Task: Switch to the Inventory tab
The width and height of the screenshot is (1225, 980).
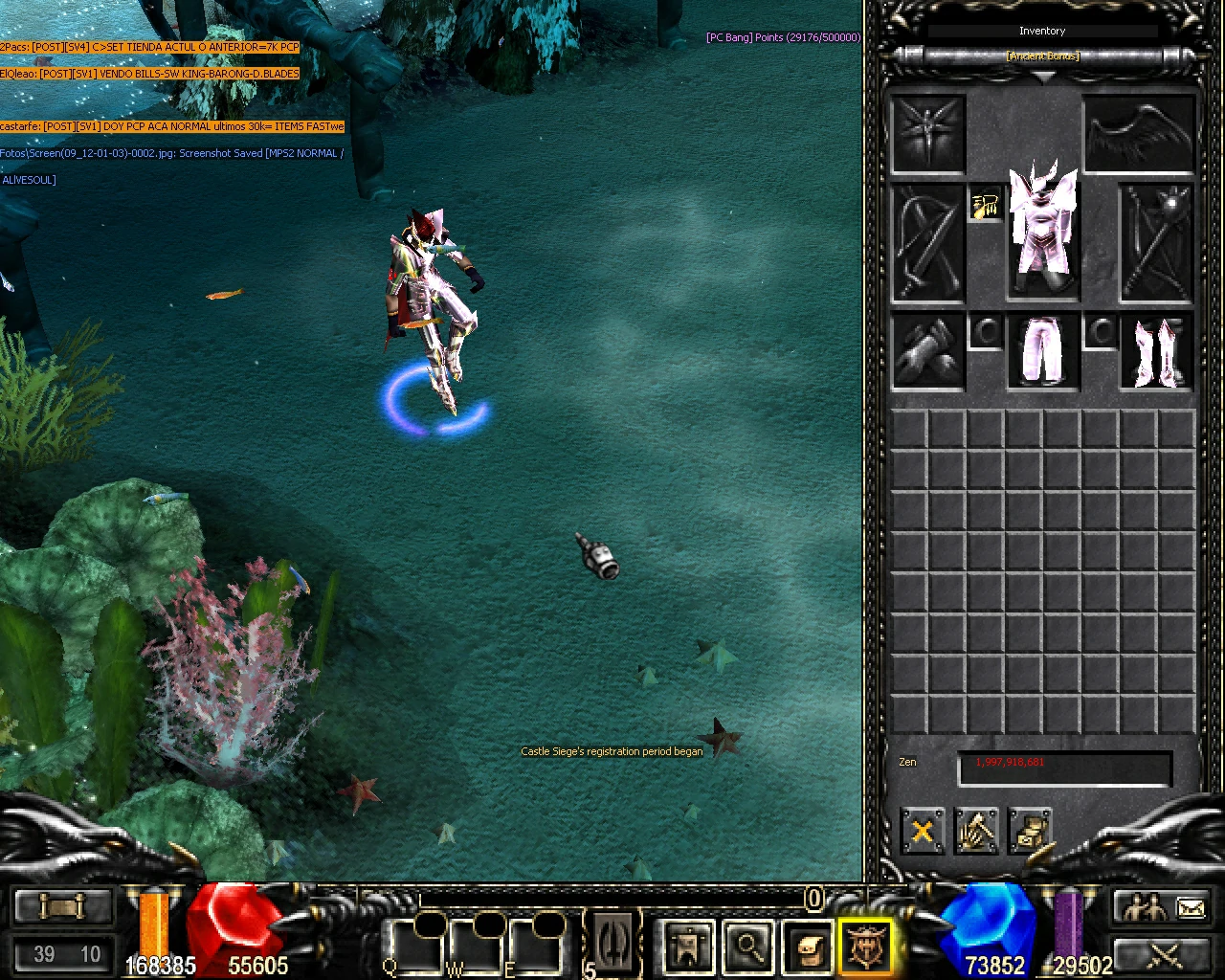Action: (1042, 31)
